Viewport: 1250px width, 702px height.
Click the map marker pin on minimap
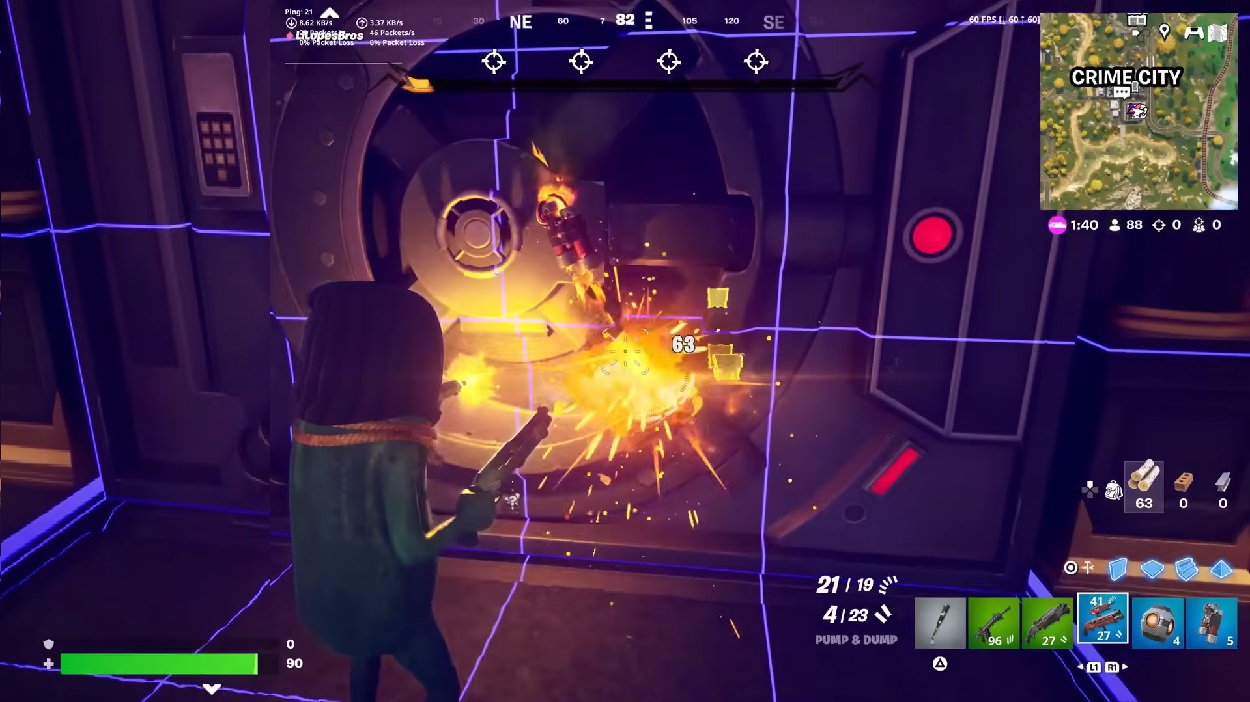(x=1164, y=32)
